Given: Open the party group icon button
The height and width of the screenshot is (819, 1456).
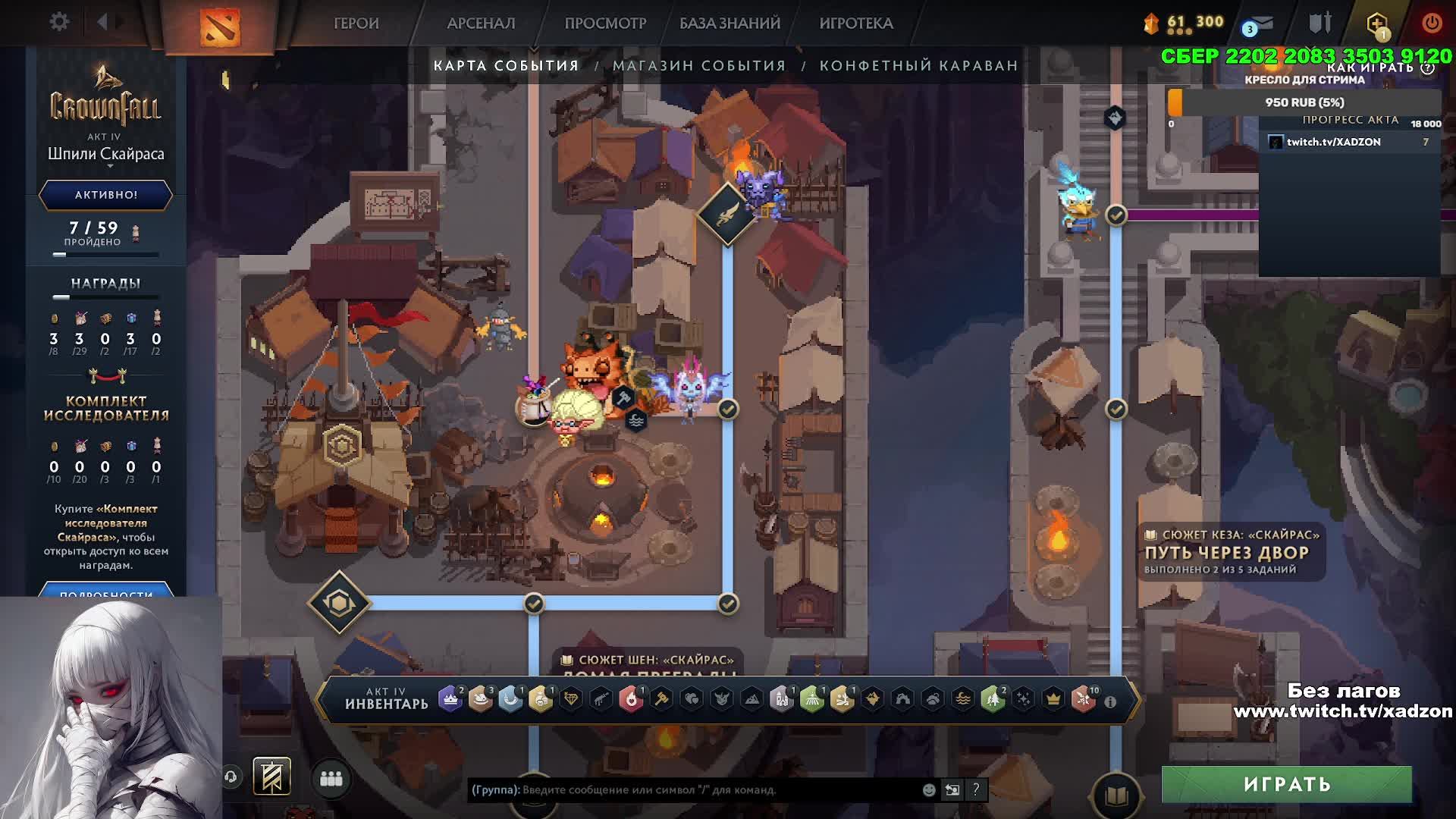Looking at the screenshot, I should [331, 779].
